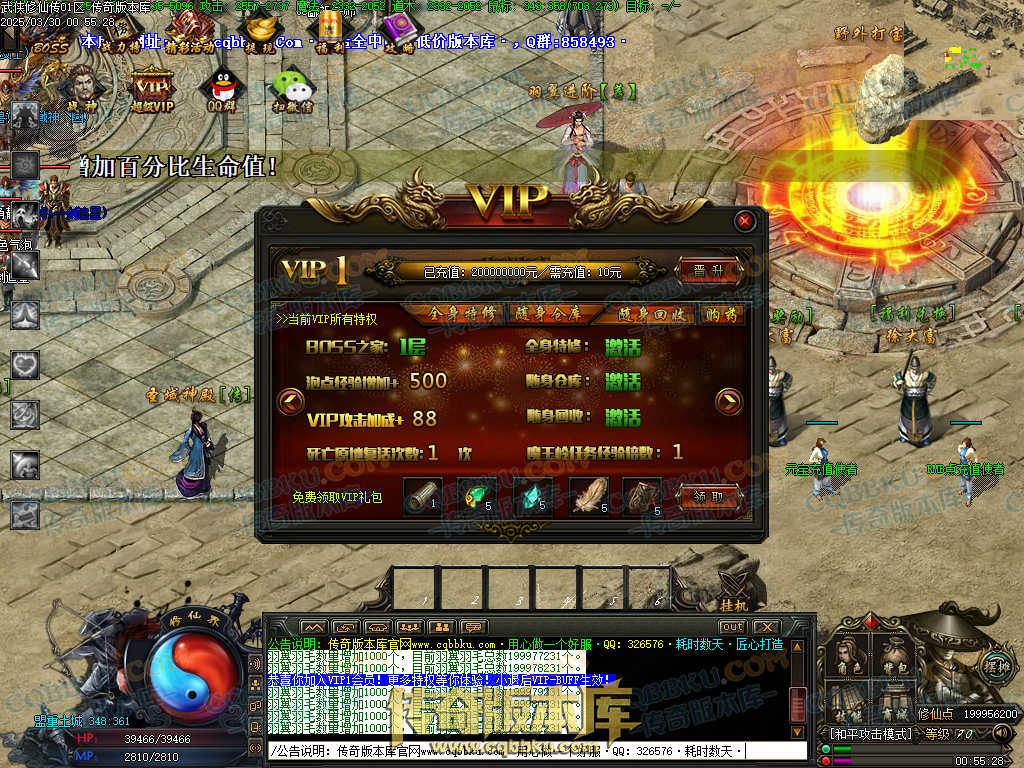Choose the 购药 tab
Screen dimensions: 1024x768
click(720, 314)
